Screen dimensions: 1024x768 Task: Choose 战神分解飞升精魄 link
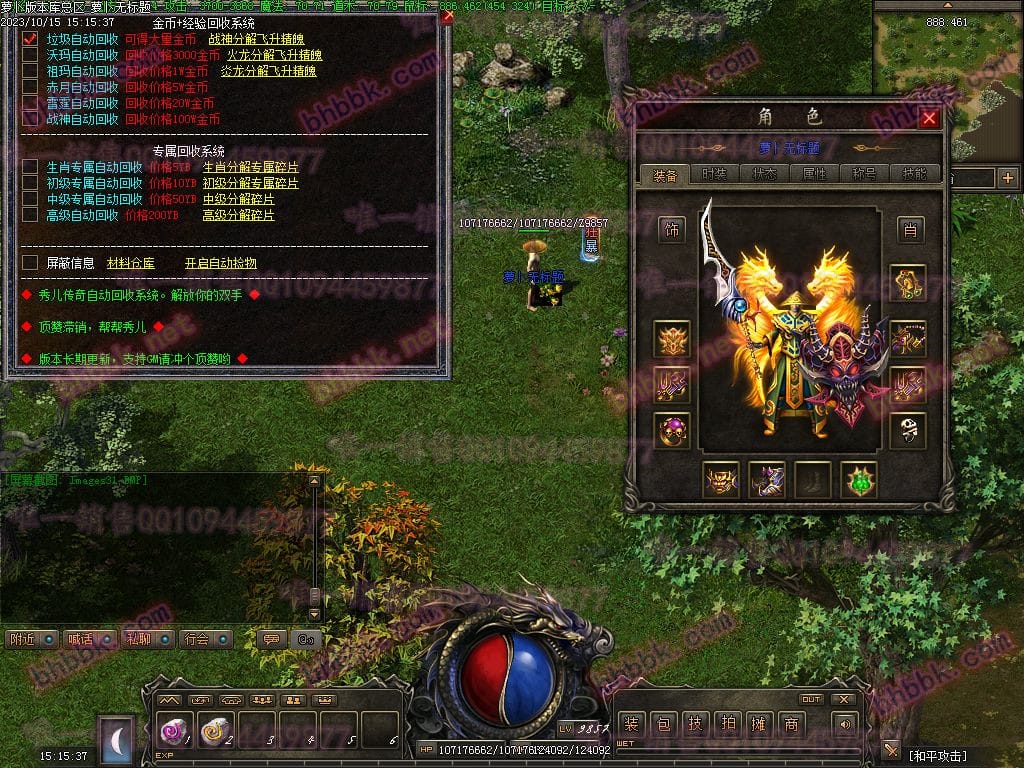coord(255,39)
